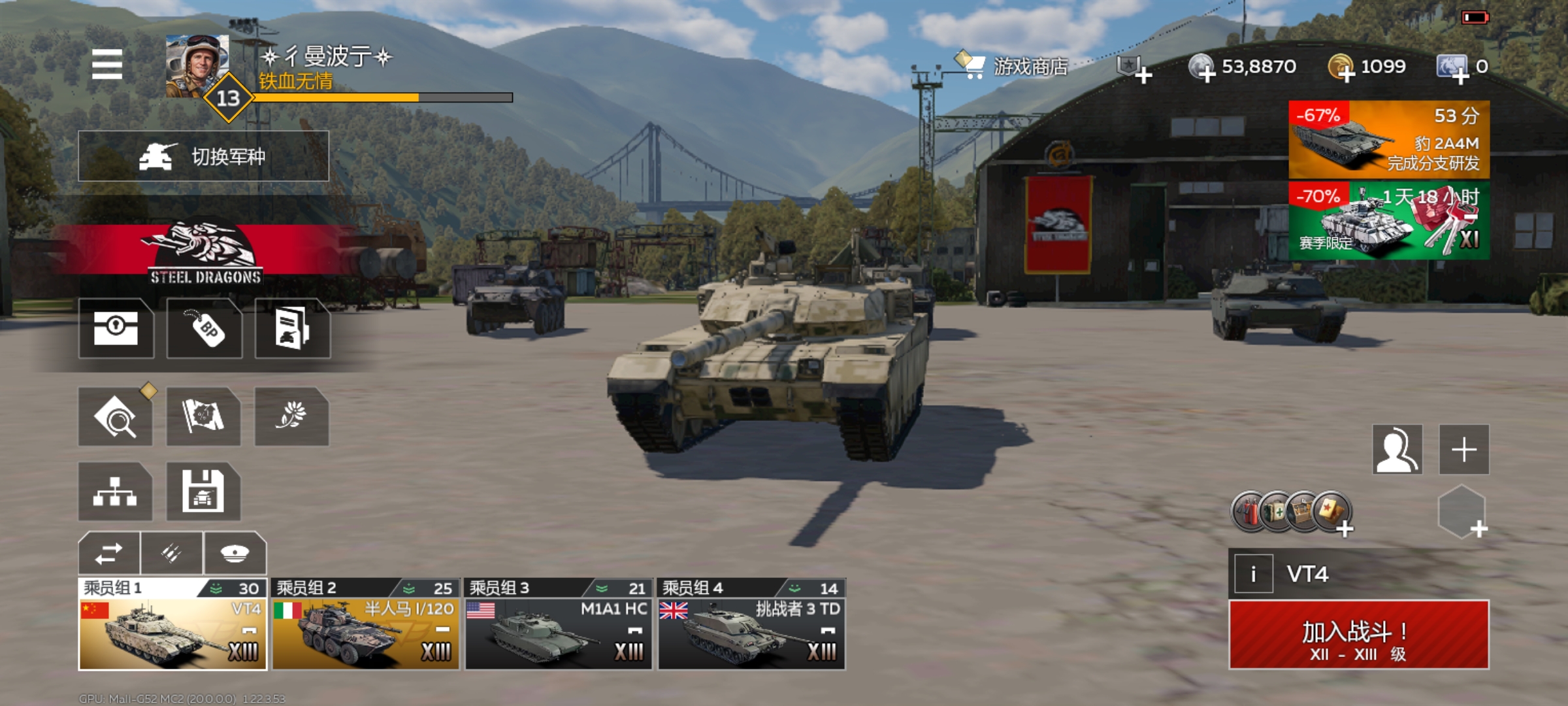
Task: Select crew slot 2 半人马 I/120
Action: 365,625
